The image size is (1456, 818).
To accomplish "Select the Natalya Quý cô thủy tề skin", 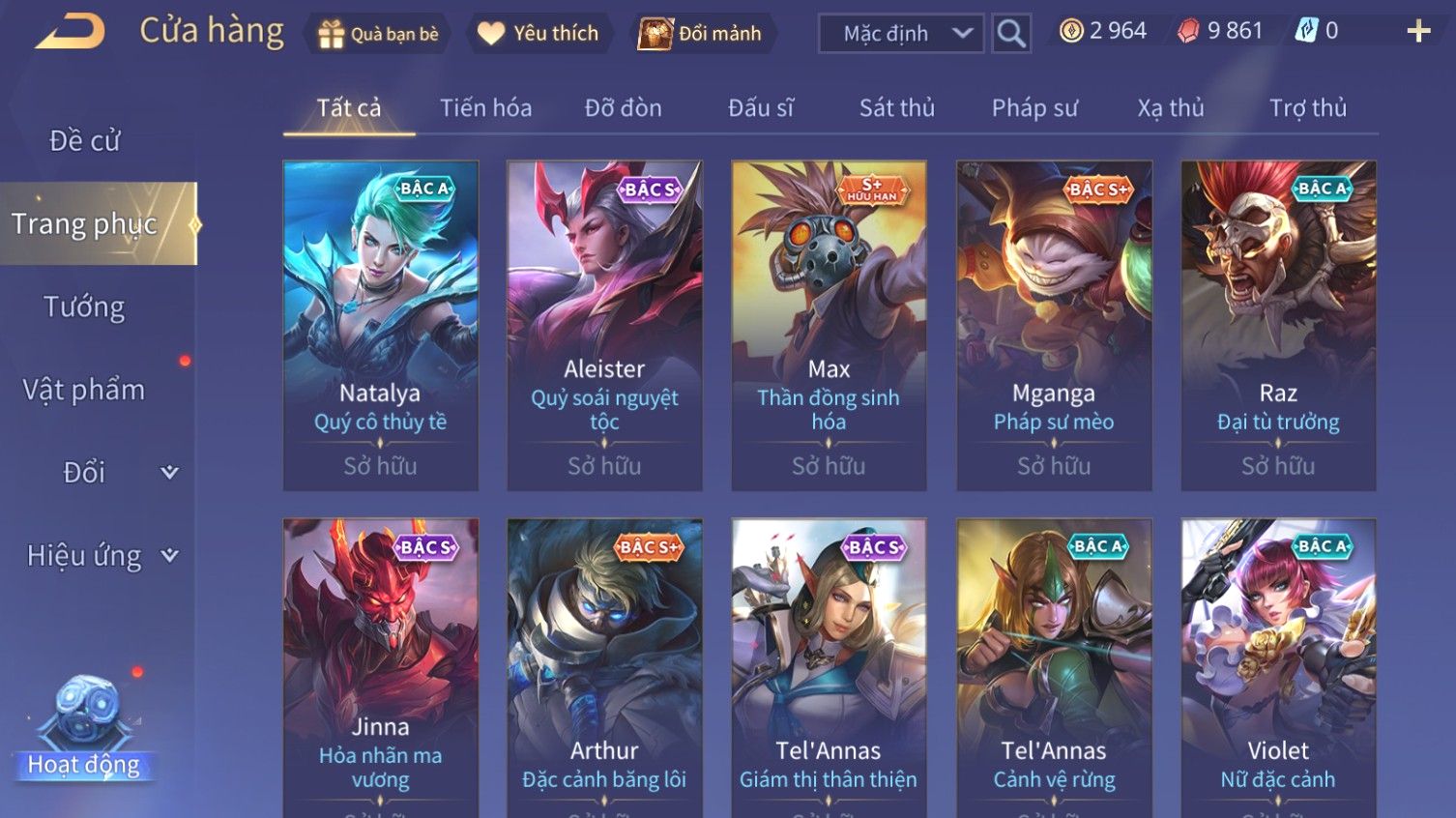I will pyautogui.click(x=380, y=325).
